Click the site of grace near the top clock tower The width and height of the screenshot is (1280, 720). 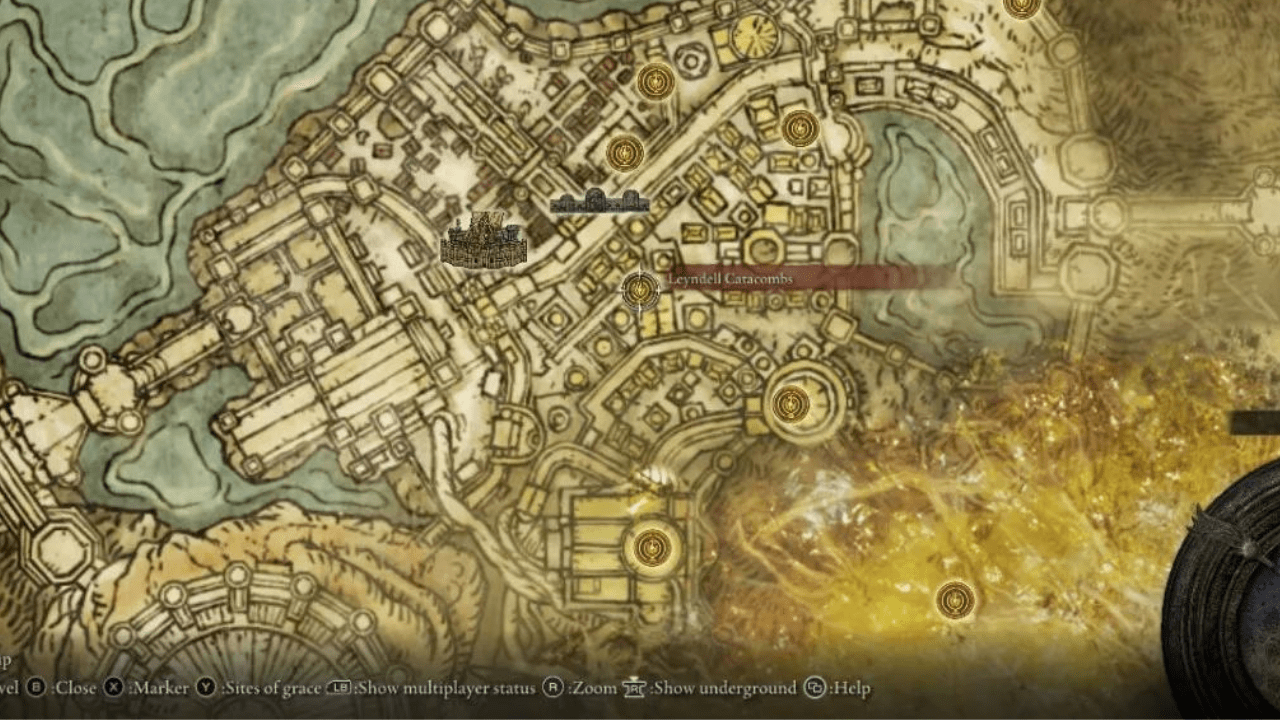(x=656, y=82)
